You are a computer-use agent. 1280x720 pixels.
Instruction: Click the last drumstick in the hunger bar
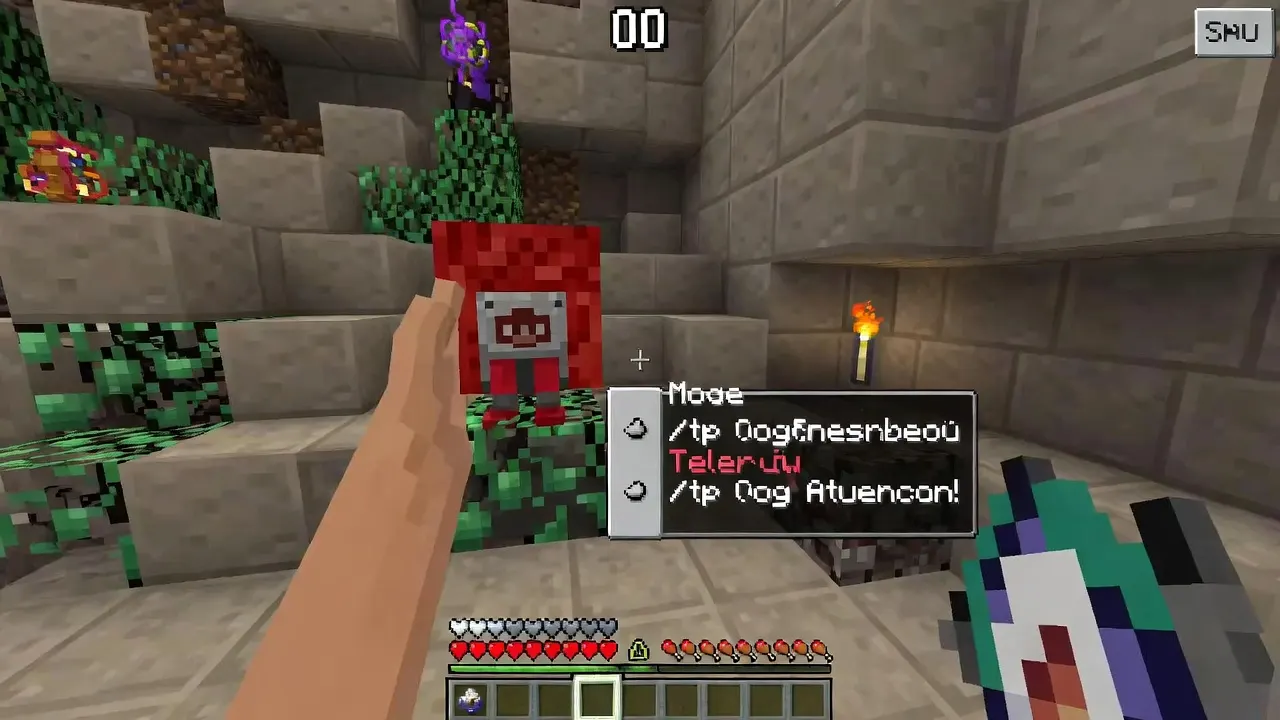[x=822, y=648]
